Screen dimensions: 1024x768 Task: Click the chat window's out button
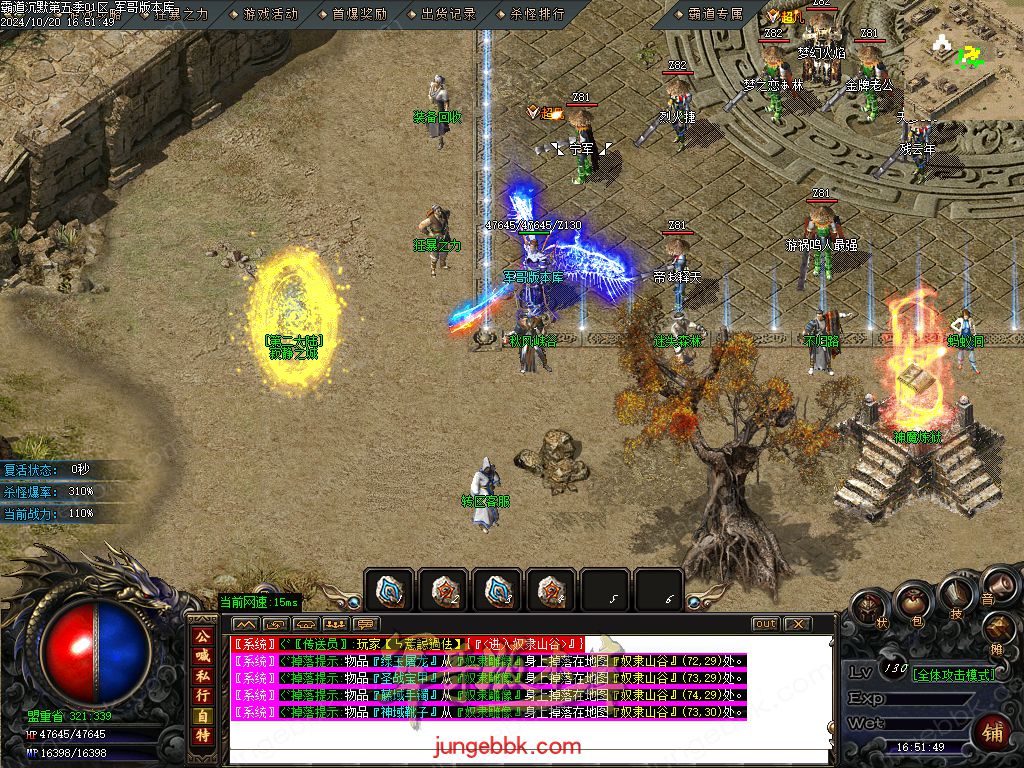click(x=765, y=623)
